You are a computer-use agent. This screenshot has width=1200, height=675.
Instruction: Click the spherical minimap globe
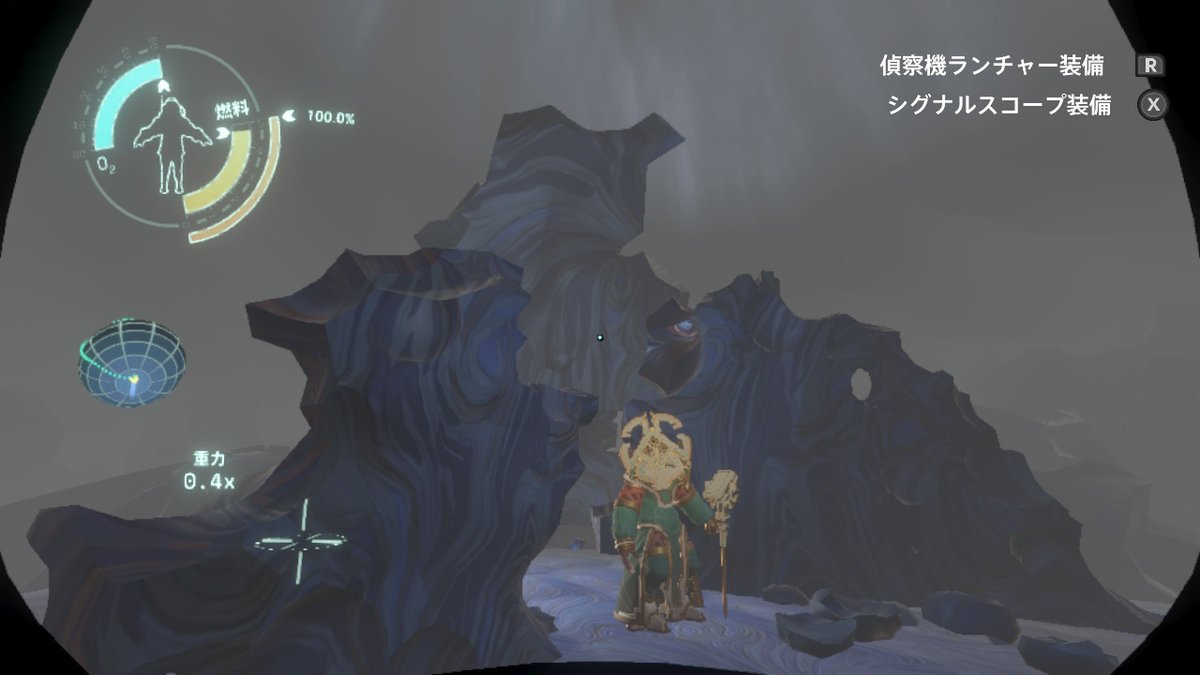pyautogui.click(x=132, y=361)
